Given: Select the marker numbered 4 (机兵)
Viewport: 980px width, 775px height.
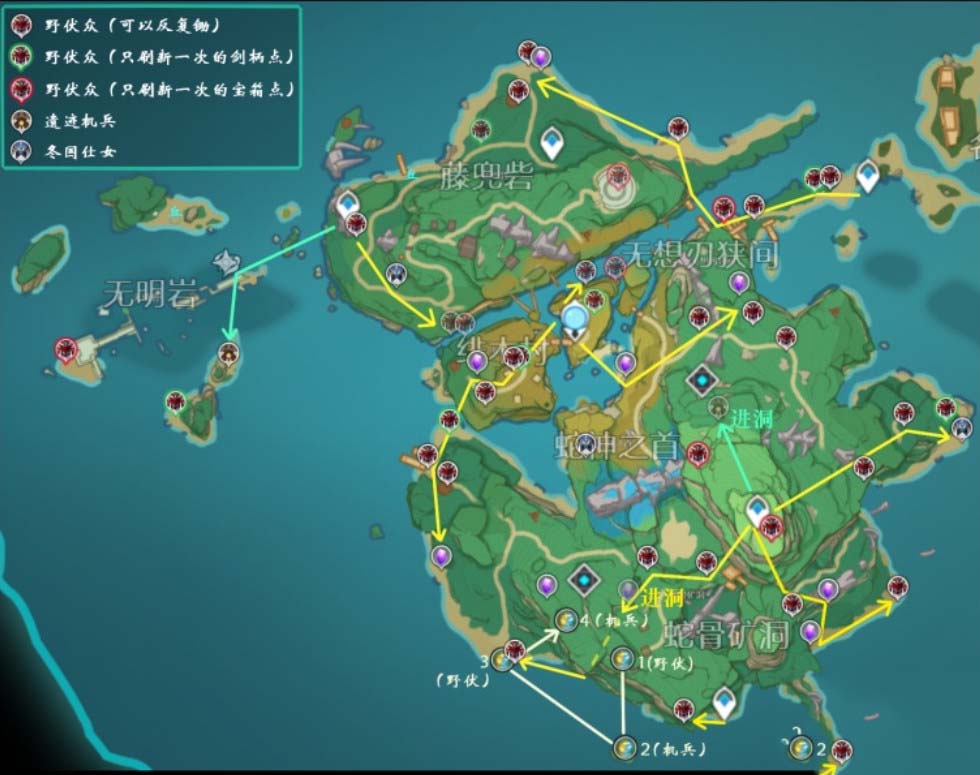Looking at the screenshot, I should (565, 620).
